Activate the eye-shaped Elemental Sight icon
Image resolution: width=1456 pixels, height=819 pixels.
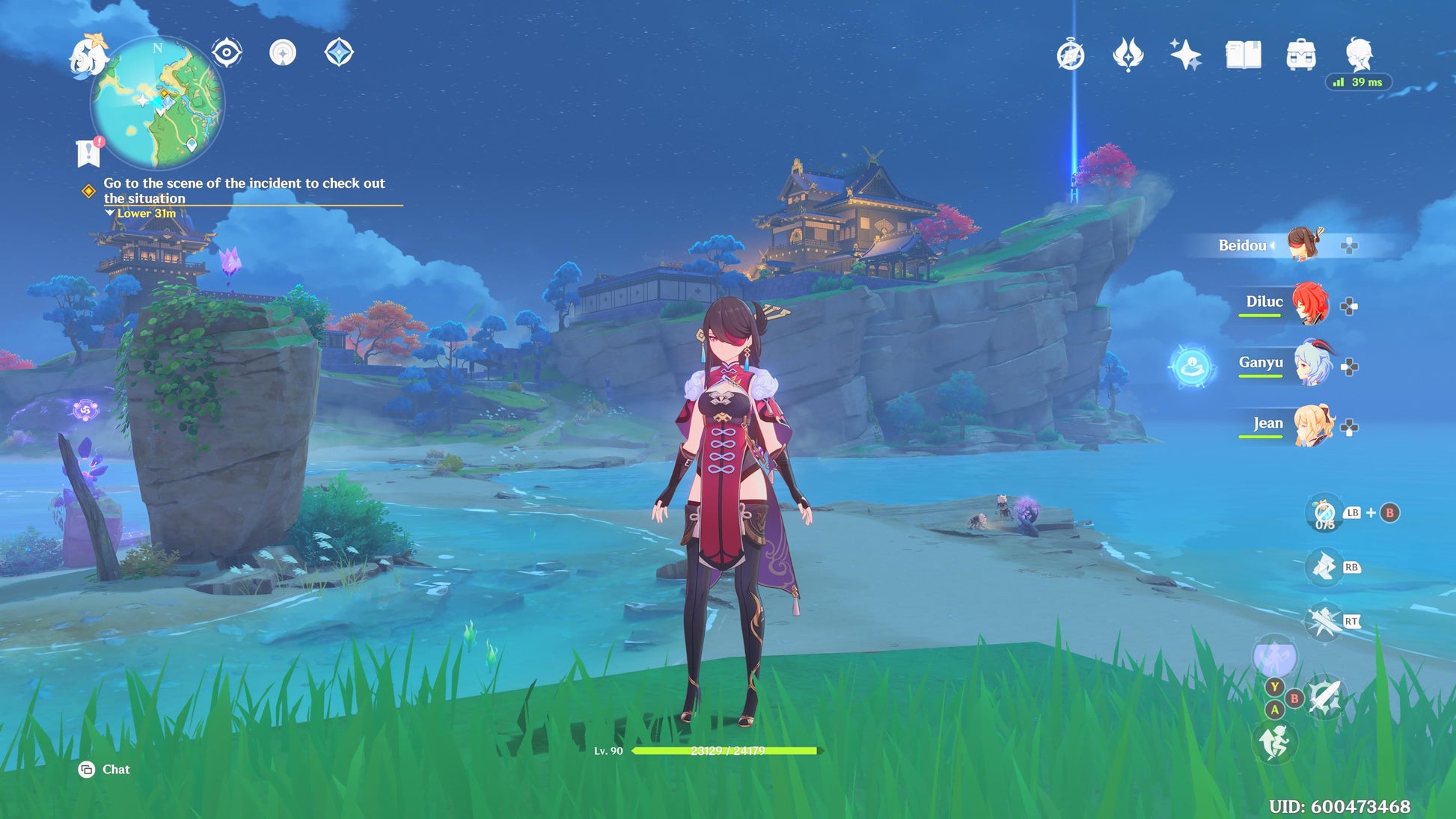coord(226,53)
